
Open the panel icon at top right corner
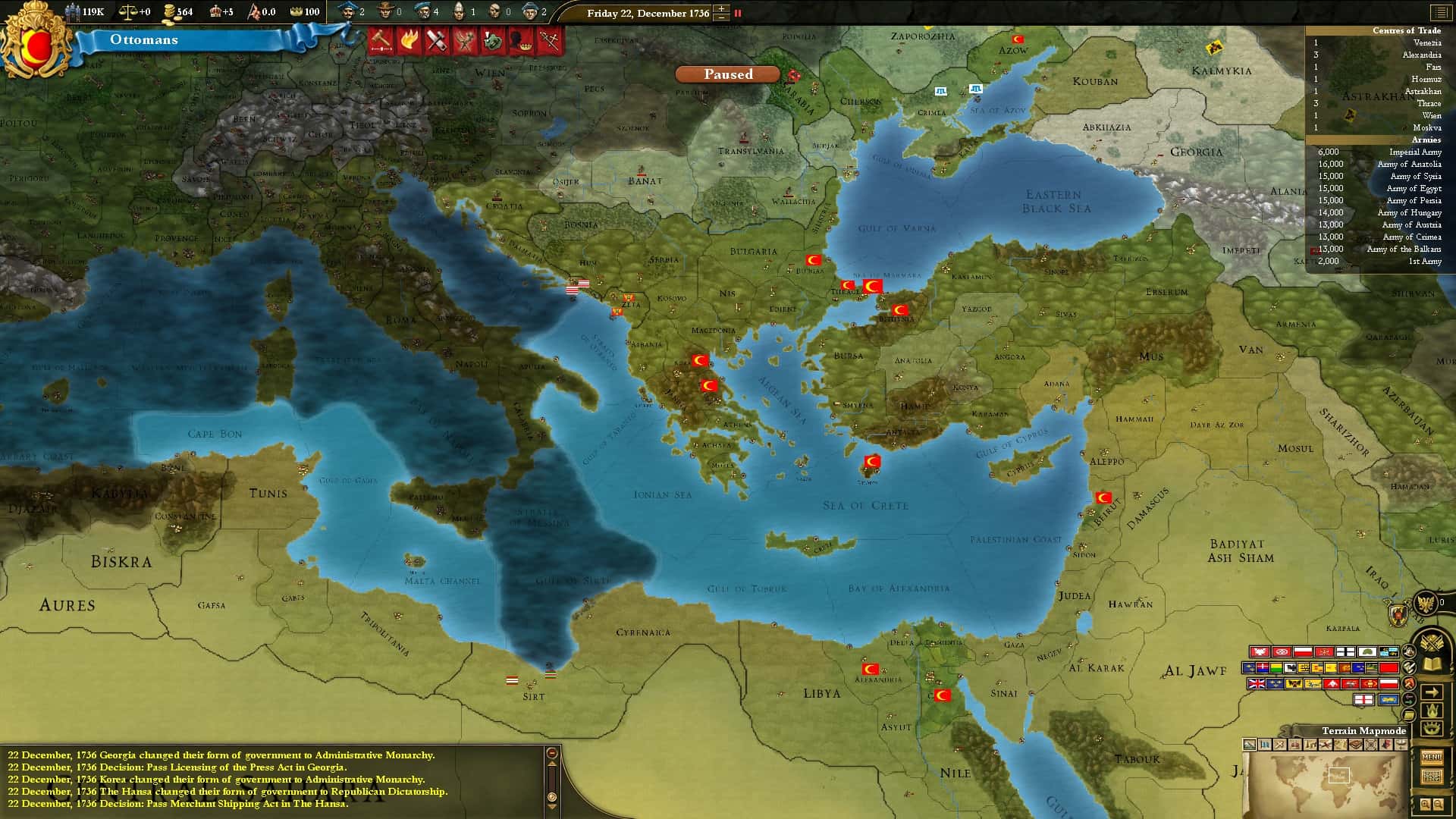[x=1440, y=13]
